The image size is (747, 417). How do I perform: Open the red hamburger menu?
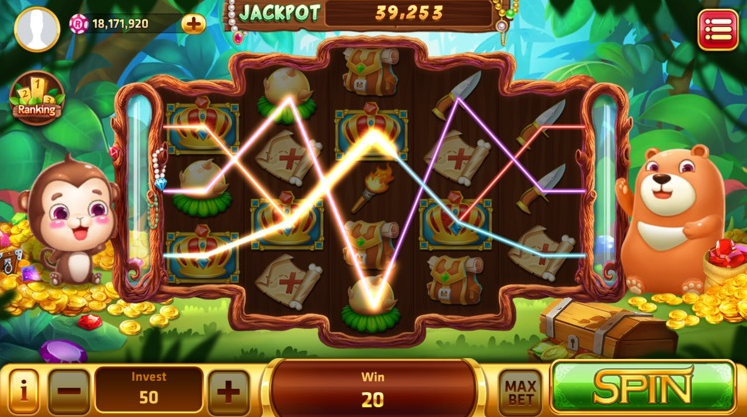point(717,30)
